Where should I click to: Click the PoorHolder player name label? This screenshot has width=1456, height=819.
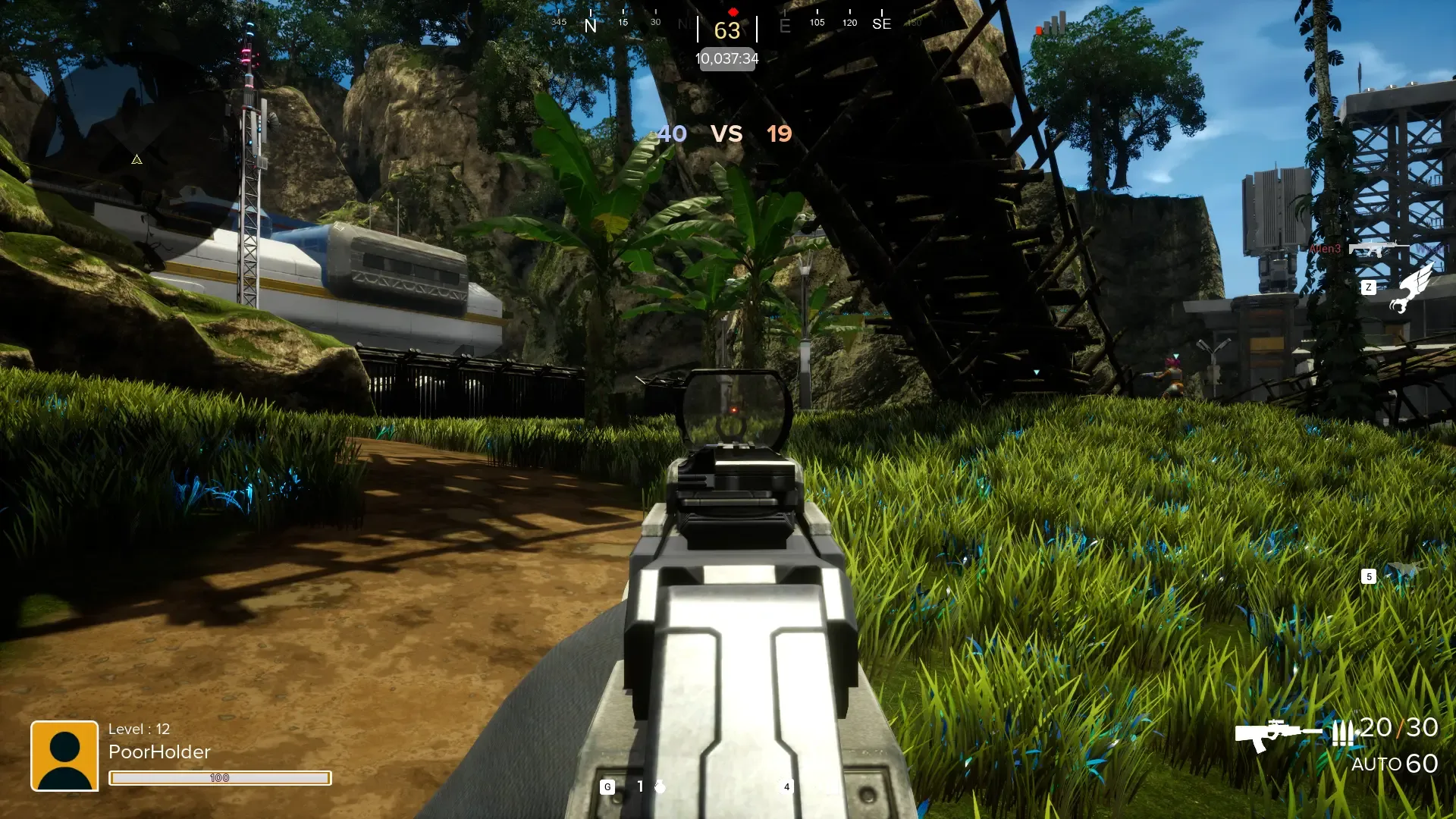[x=159, y=752]
